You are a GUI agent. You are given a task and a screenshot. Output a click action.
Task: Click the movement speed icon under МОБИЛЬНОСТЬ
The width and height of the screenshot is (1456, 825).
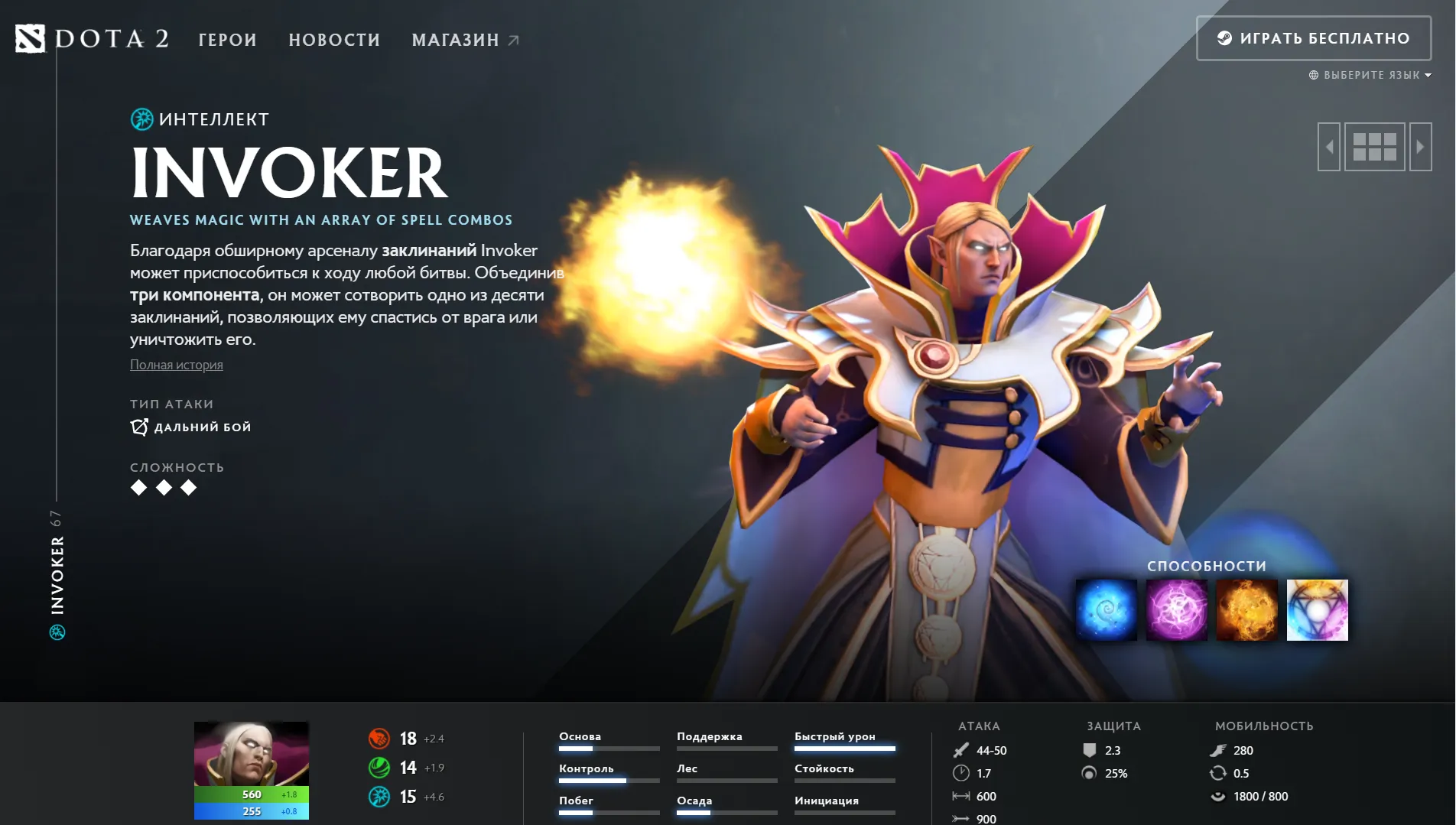(1220, 750)
